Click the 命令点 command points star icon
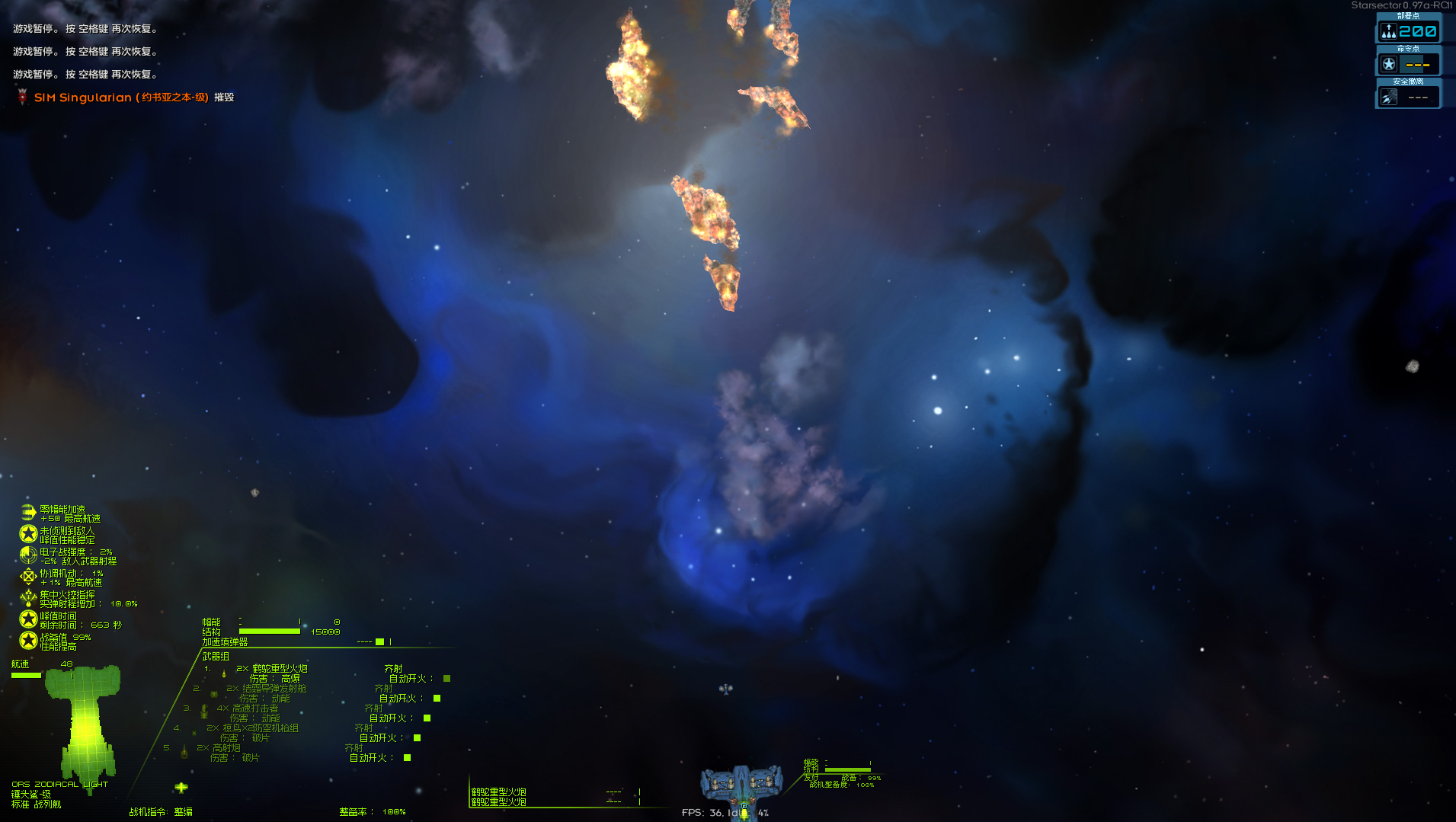 pyautogui.click(x=1388, y=65)
